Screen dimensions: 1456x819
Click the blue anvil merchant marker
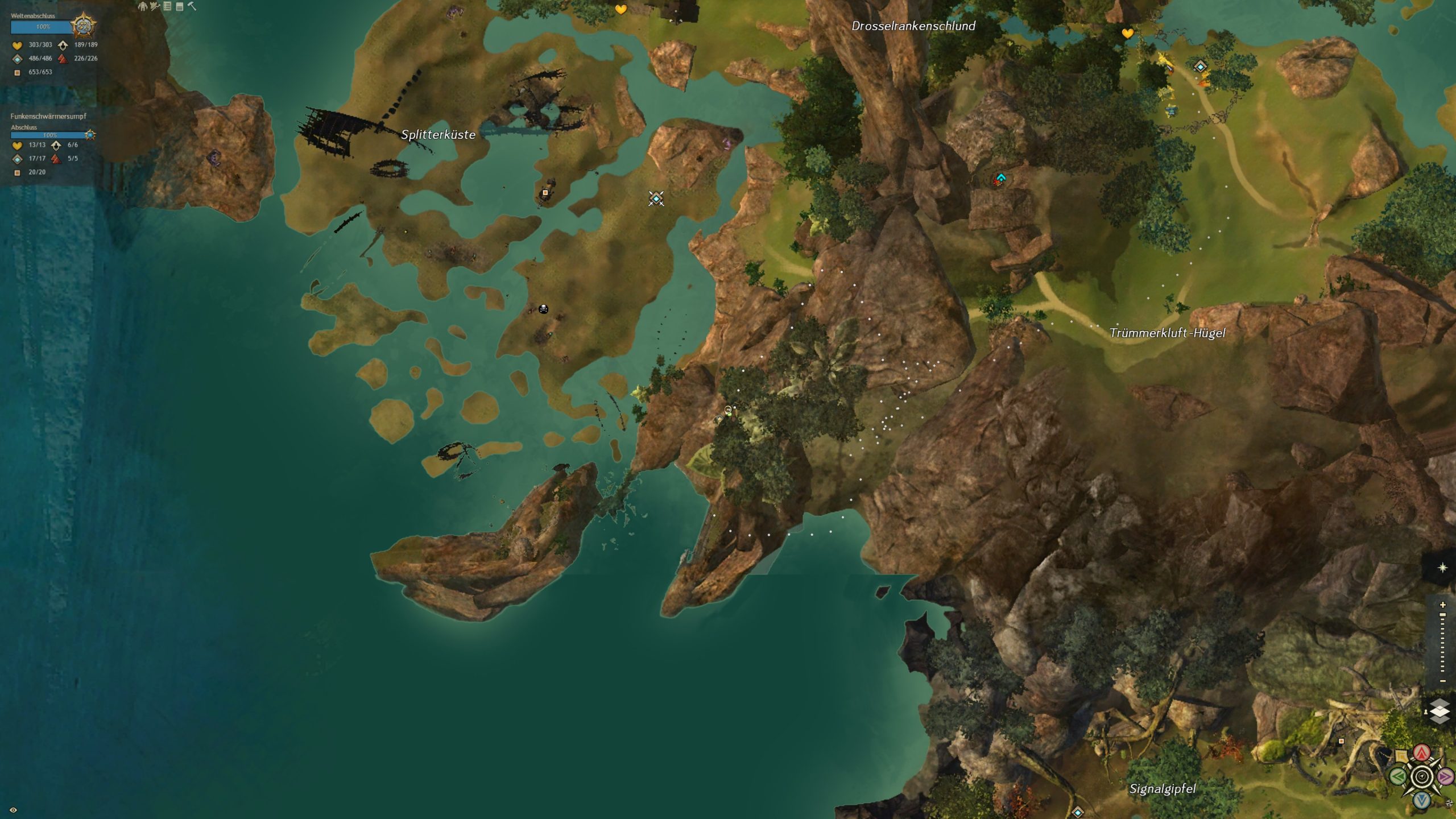(1170, 110)
